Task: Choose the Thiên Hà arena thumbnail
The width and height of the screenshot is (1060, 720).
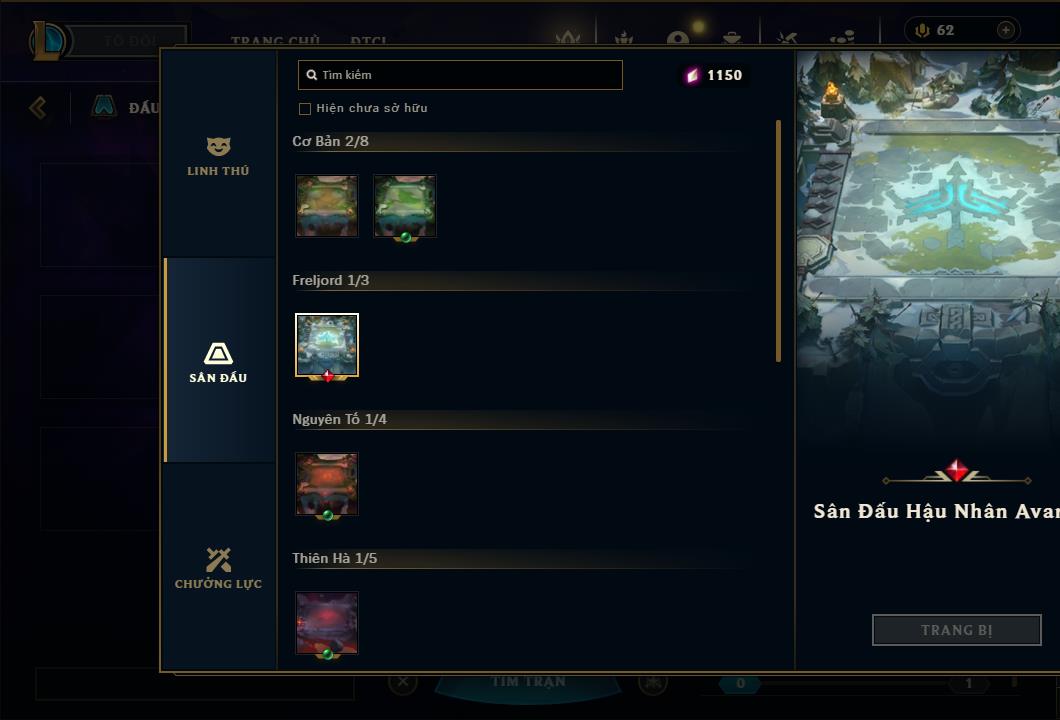Action: click(x=327, y=623)
